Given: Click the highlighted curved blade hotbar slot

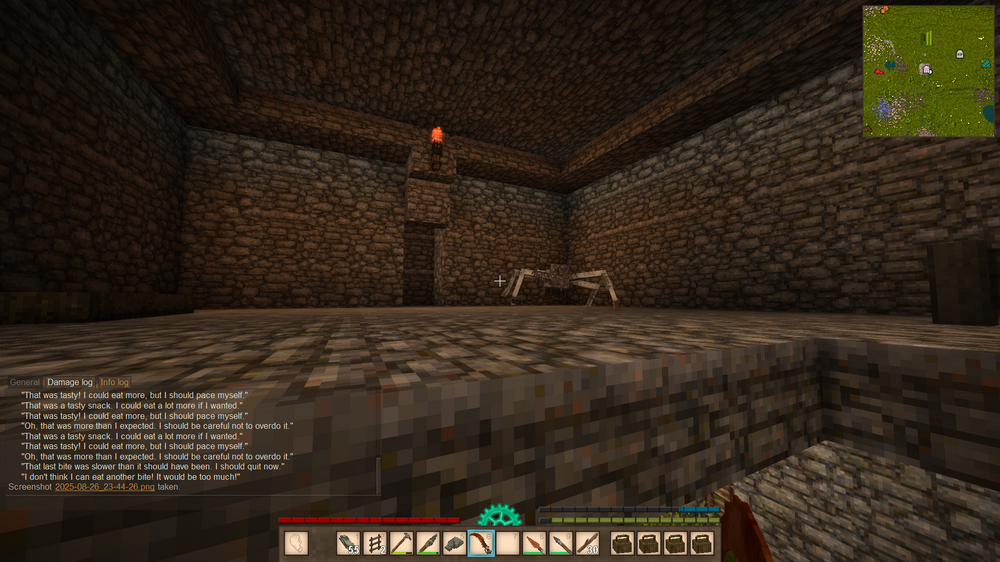Looking at the screenshot, I should point(481,543).
